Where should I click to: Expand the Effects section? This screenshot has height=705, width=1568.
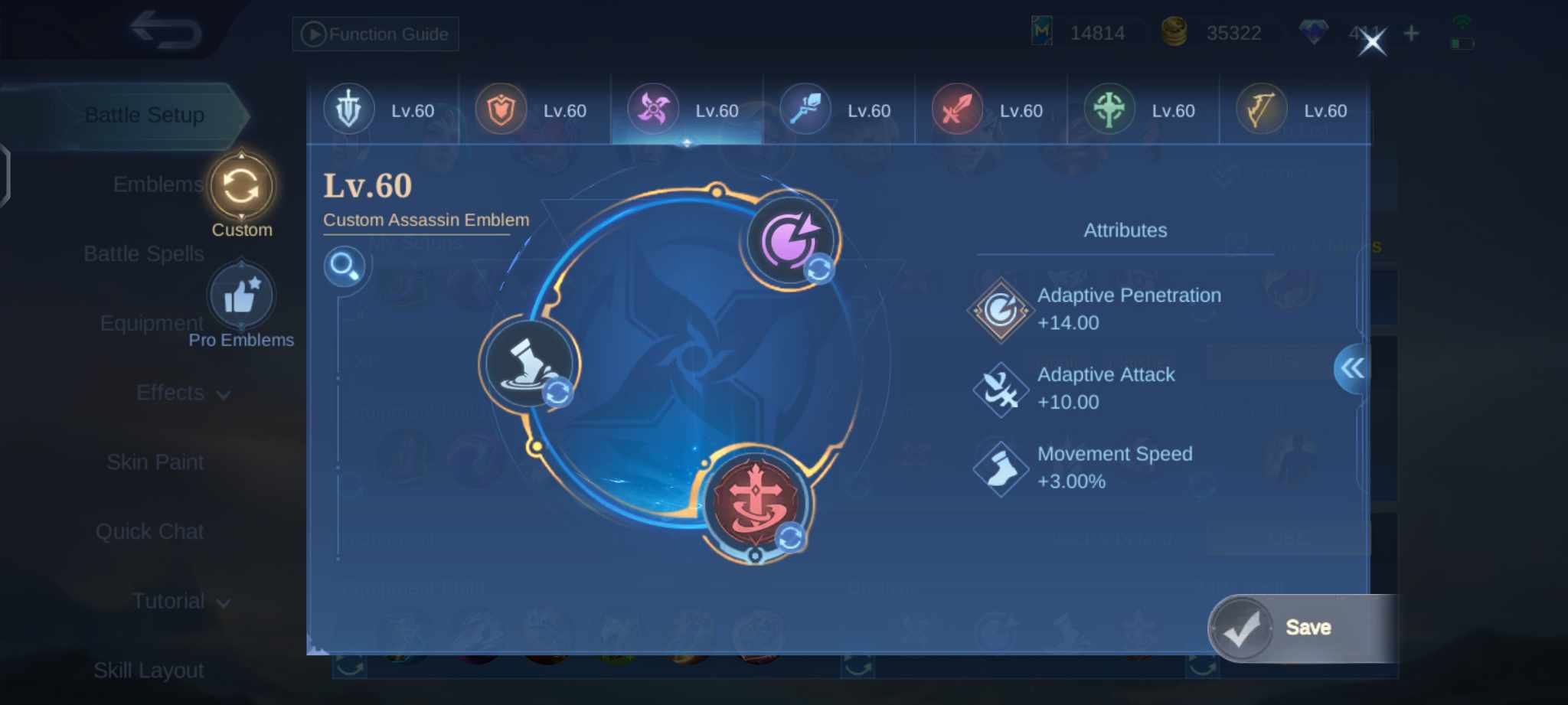click(184, 393)
